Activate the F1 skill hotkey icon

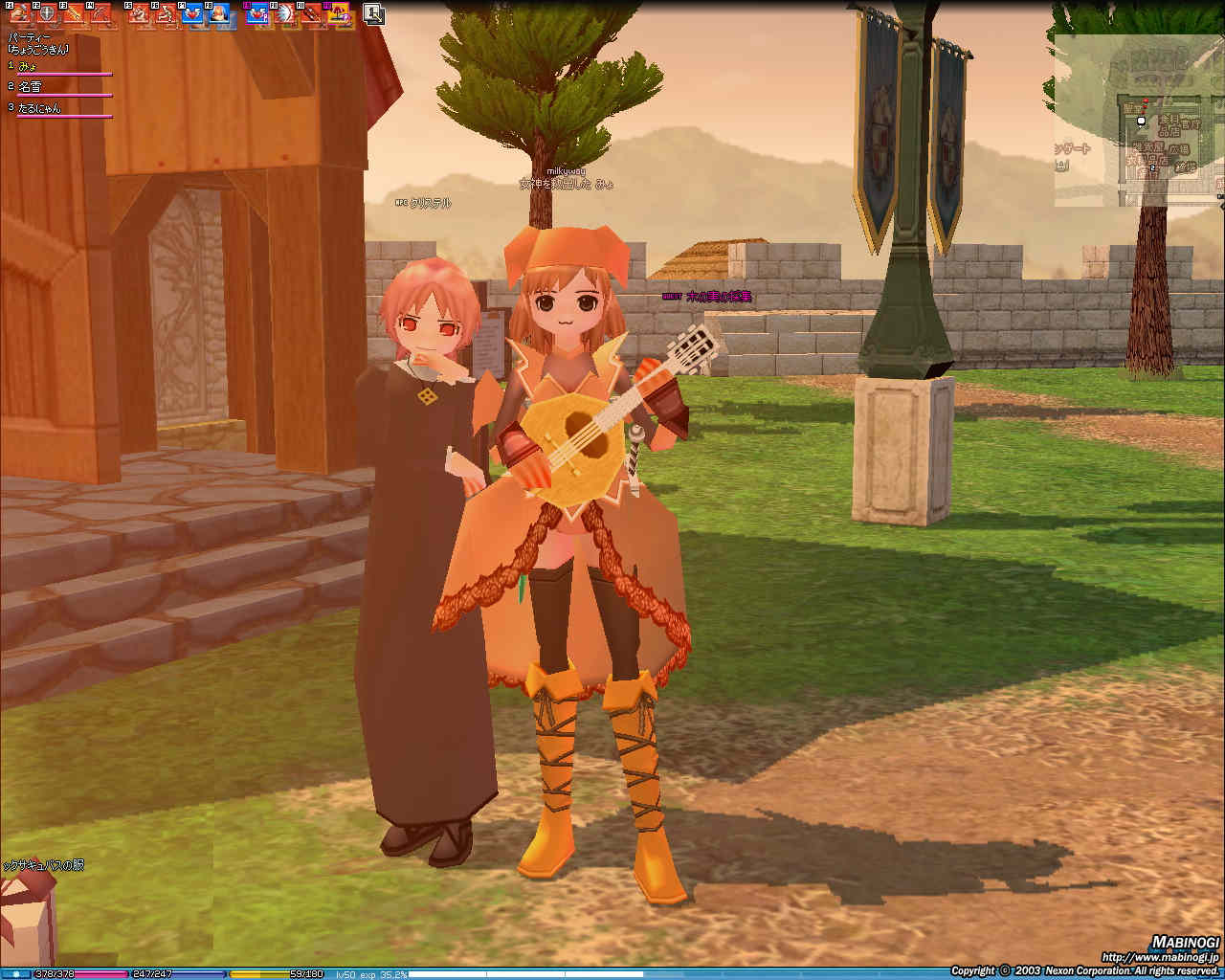[x=20, y=13]
